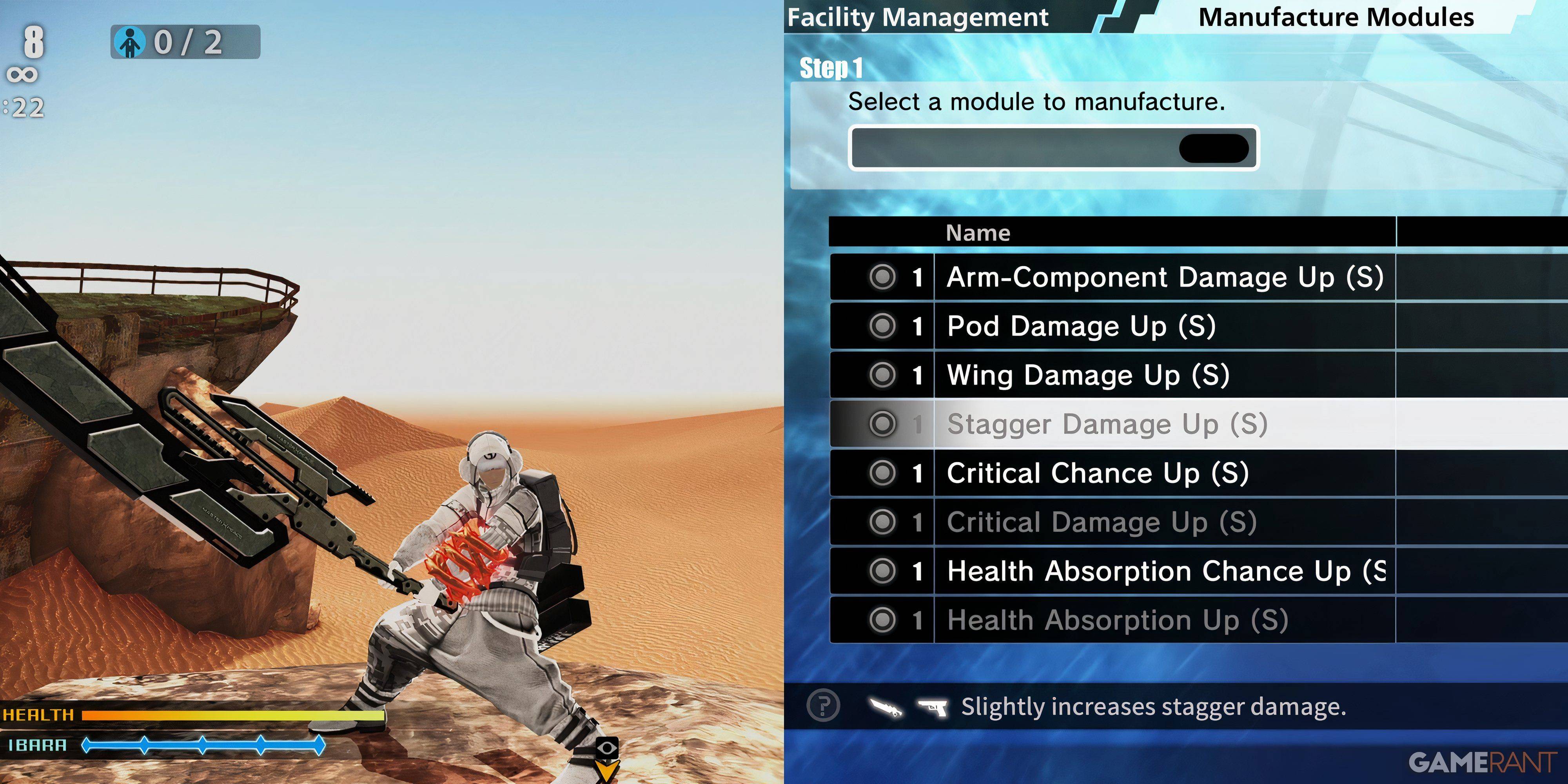The image size is (1568, 784).
Task: Click the Facility Management title
Action: (917, 17)
